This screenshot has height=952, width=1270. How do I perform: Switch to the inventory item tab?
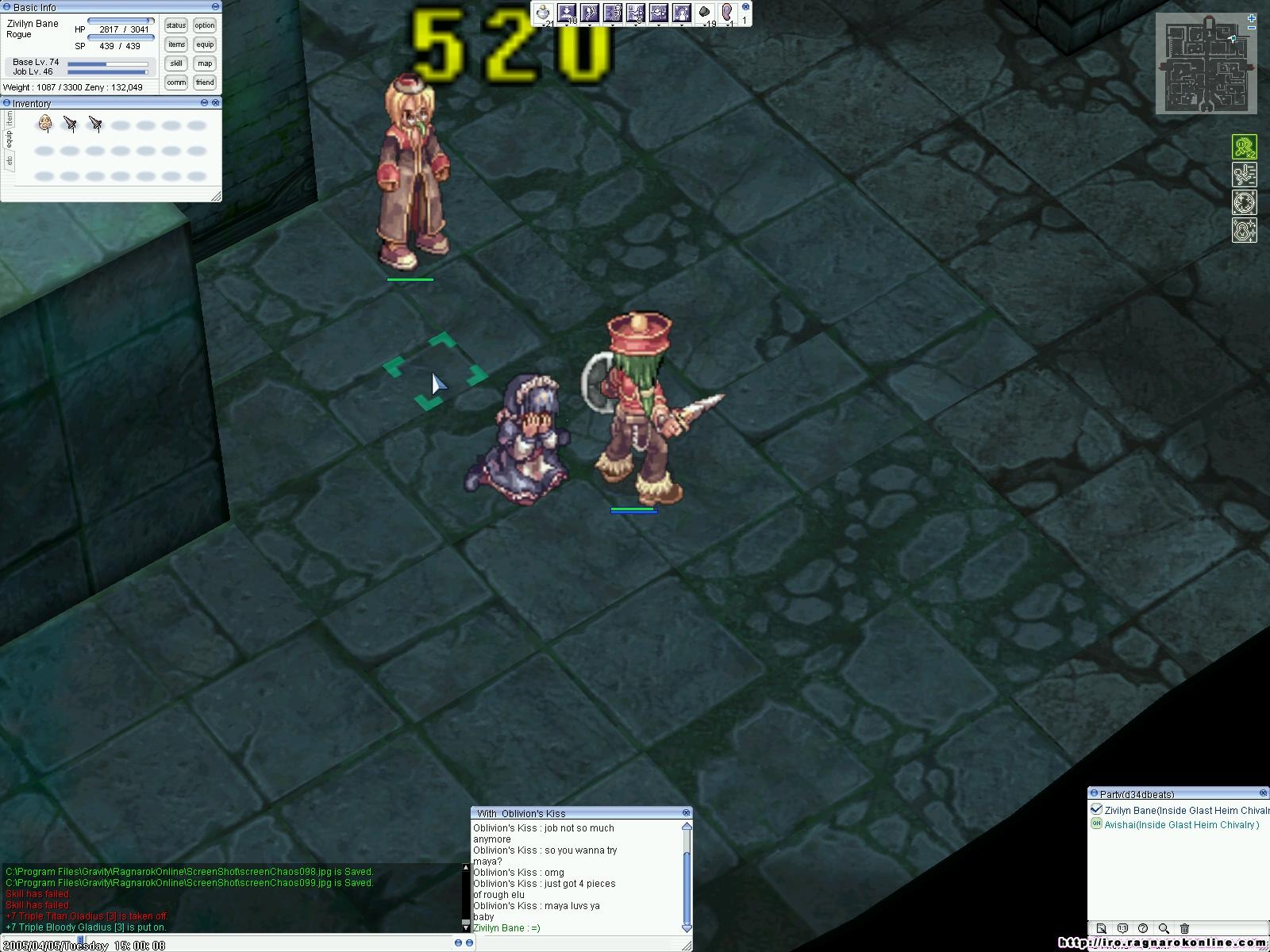click(10, 119)
